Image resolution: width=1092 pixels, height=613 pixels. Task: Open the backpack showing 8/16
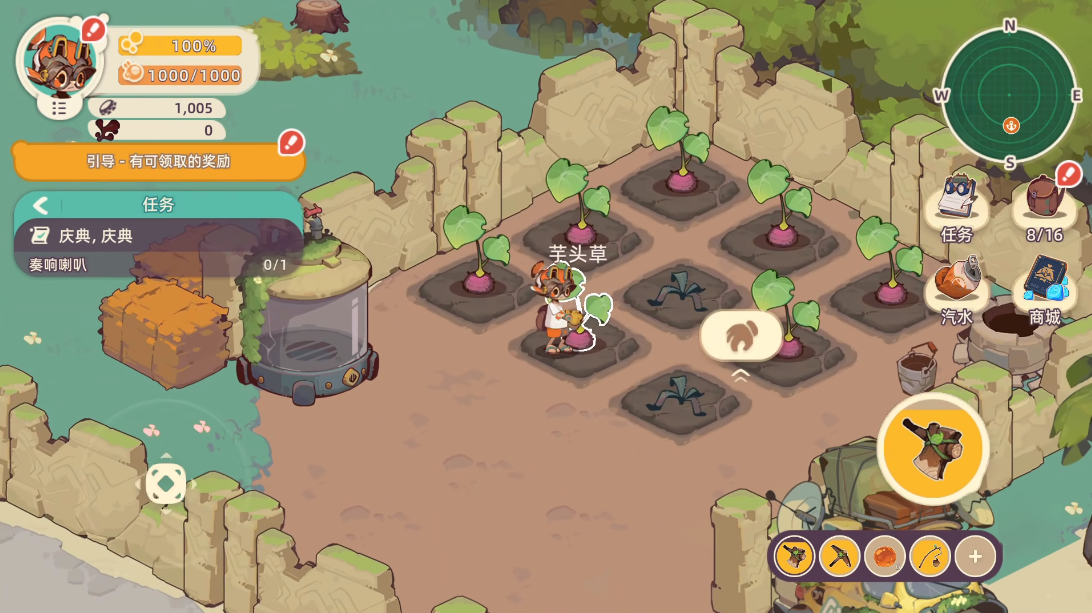1044,206
